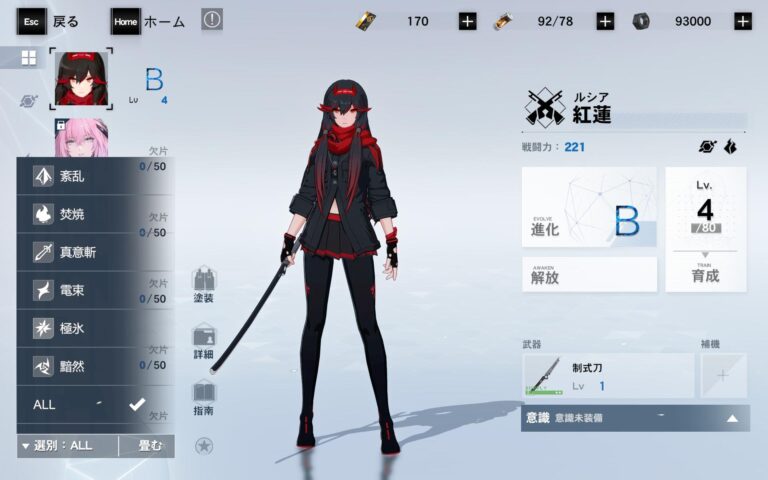The image size is (768, 480).
Task: Open the 進化 evolve panel
Action: pos(589,207)
